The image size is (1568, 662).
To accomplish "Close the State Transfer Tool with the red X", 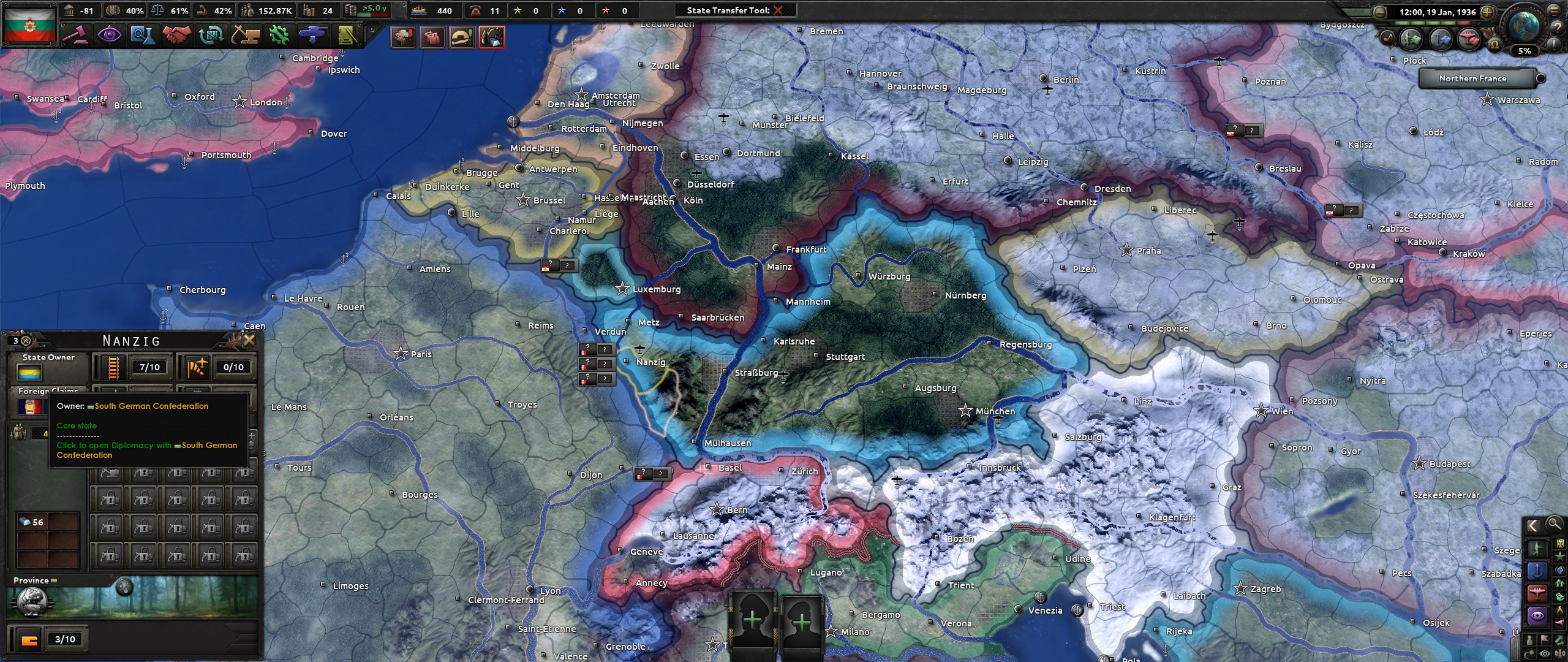I will point(779,10).
